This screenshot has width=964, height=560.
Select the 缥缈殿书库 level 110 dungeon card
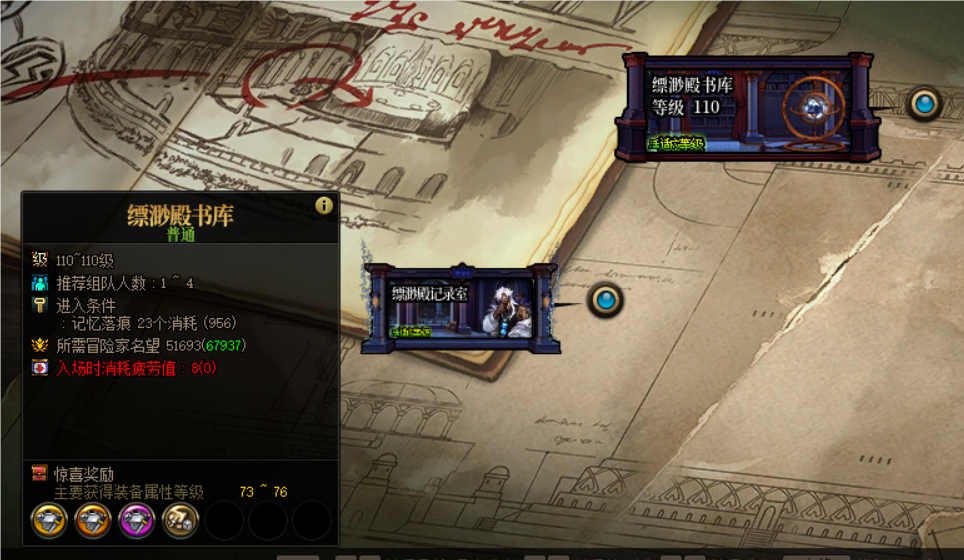748,107
